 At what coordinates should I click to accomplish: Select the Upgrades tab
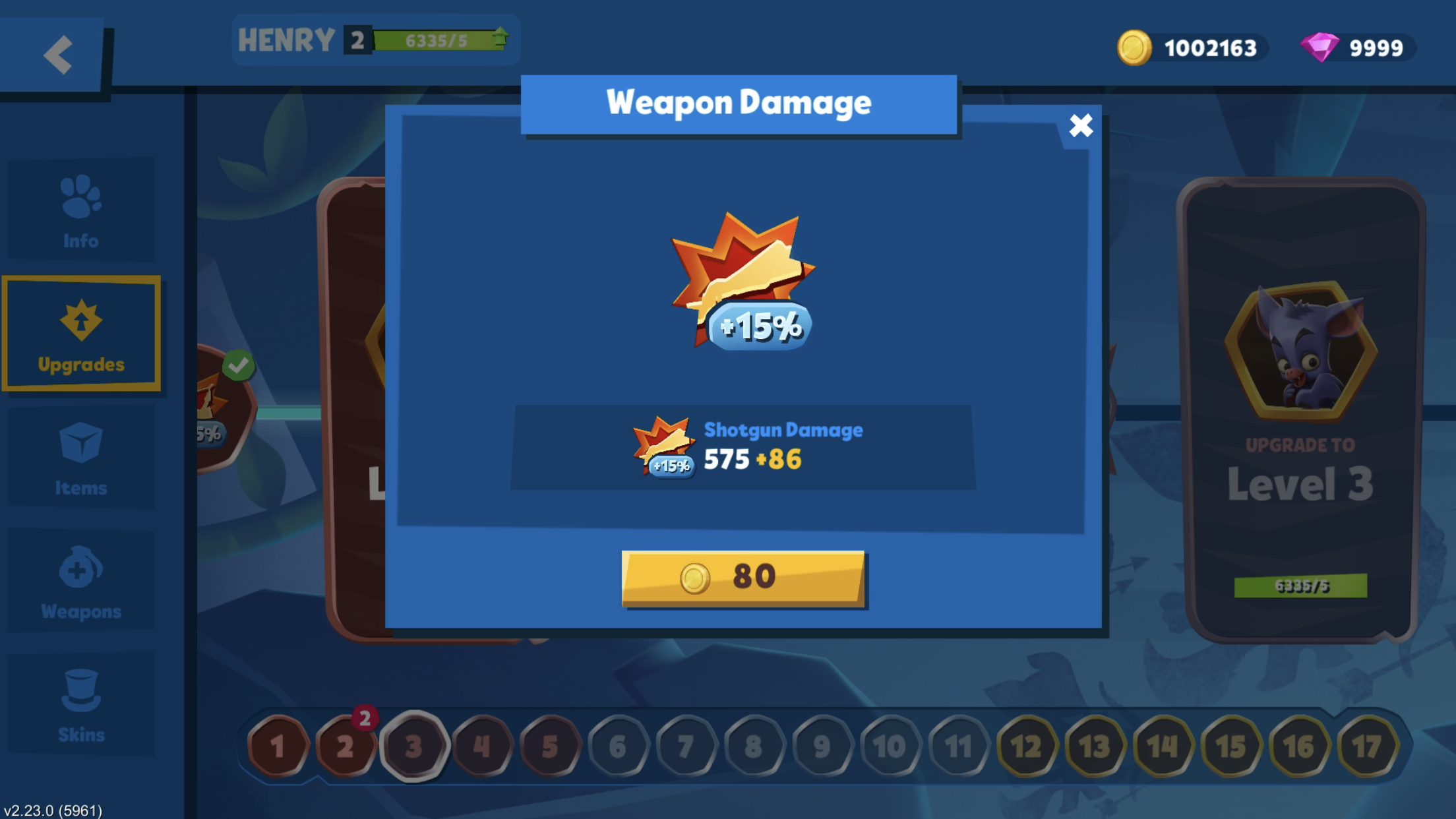(81, 334)
